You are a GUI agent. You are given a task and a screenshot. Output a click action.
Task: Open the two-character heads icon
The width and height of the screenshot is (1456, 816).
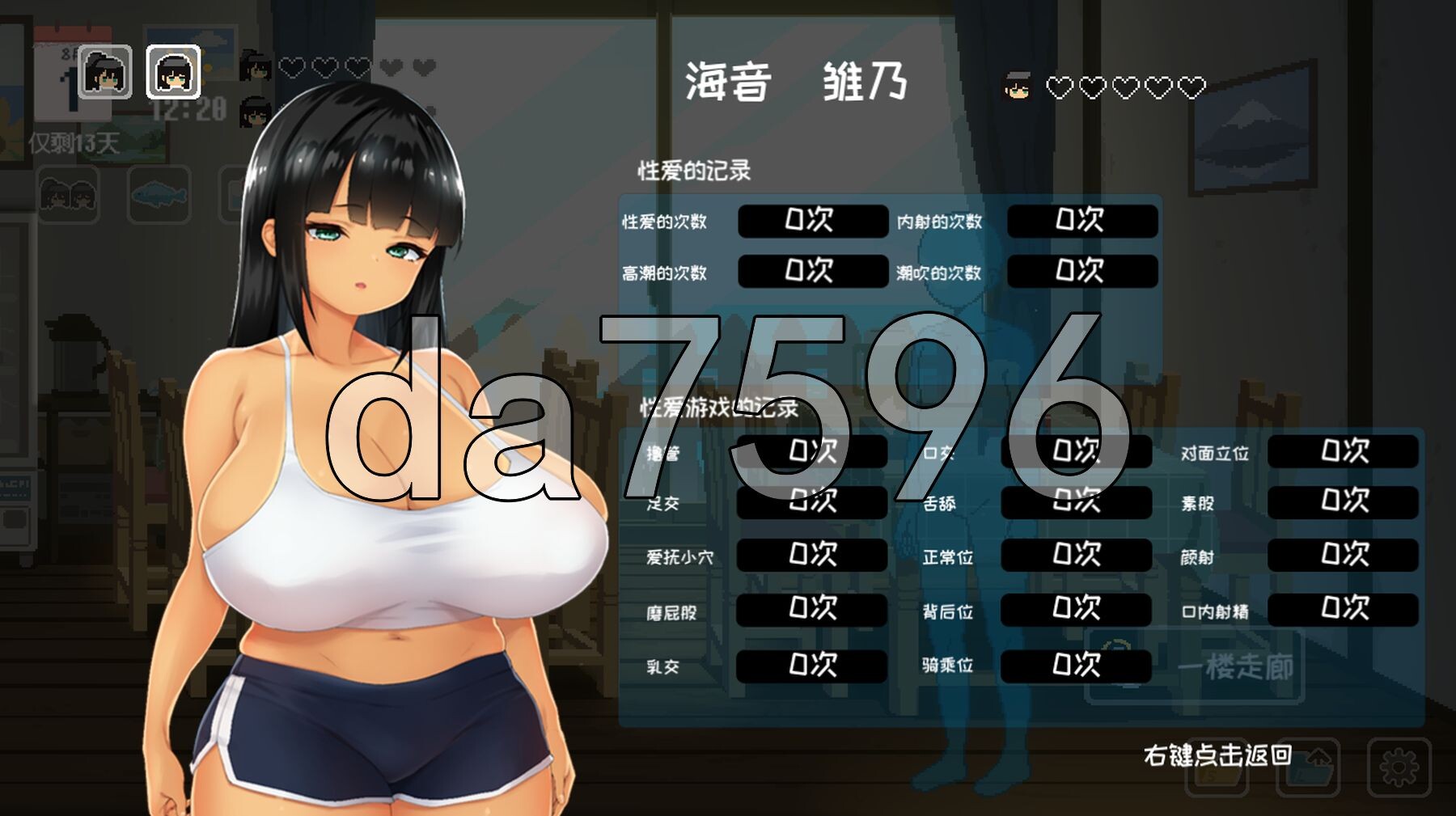(x=68, y=195)
